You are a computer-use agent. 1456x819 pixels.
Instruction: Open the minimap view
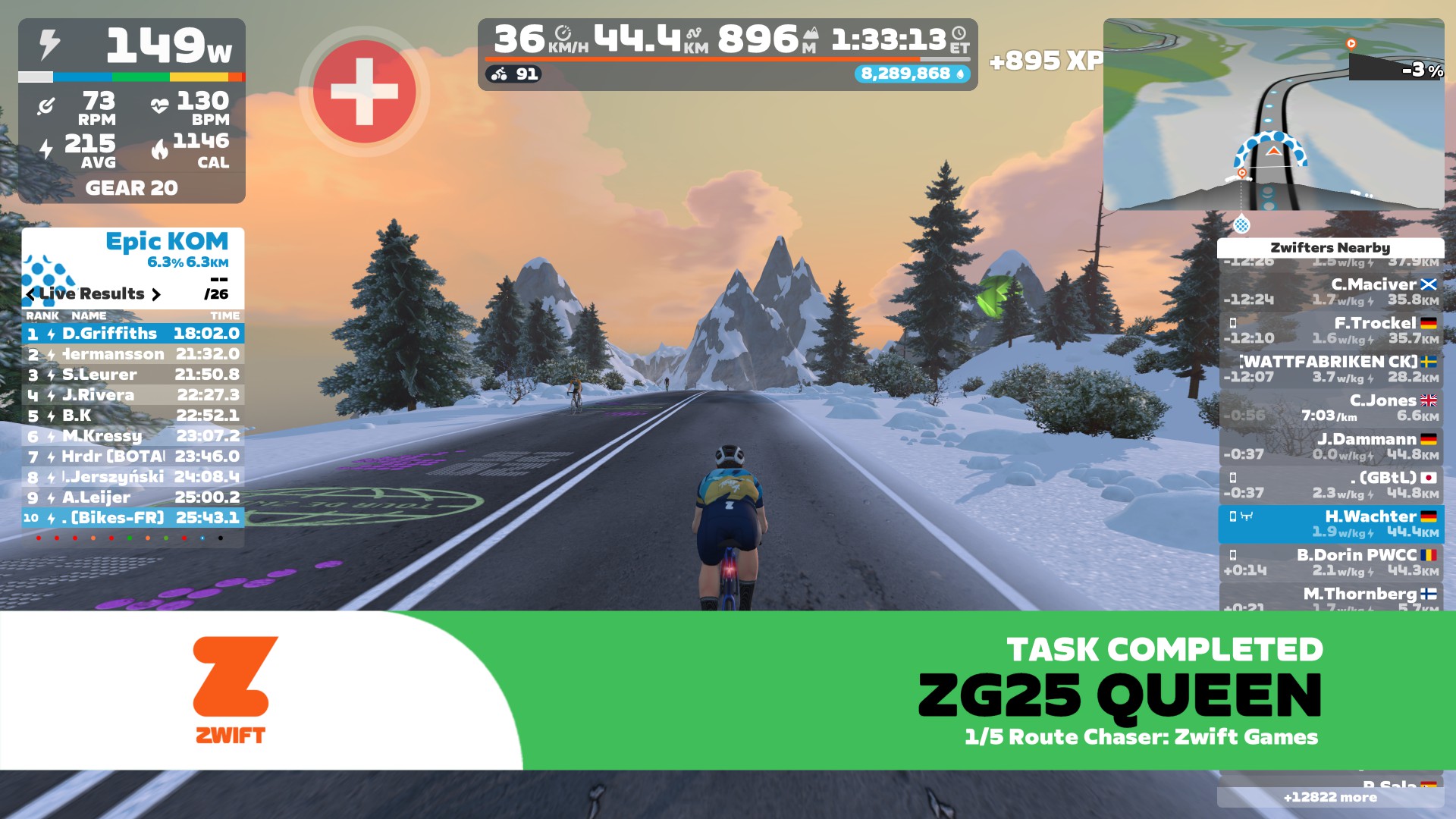(x=1273, y=114)
